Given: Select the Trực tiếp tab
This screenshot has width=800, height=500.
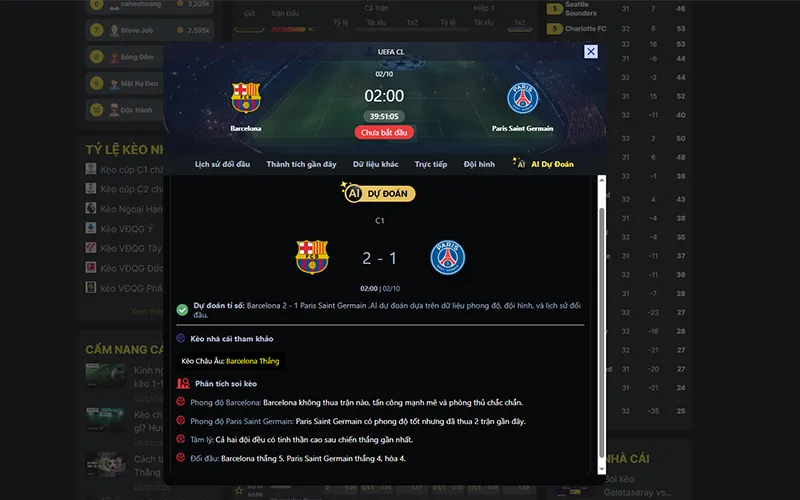Looking at the screenshot, I should click(x=431, y=164).
